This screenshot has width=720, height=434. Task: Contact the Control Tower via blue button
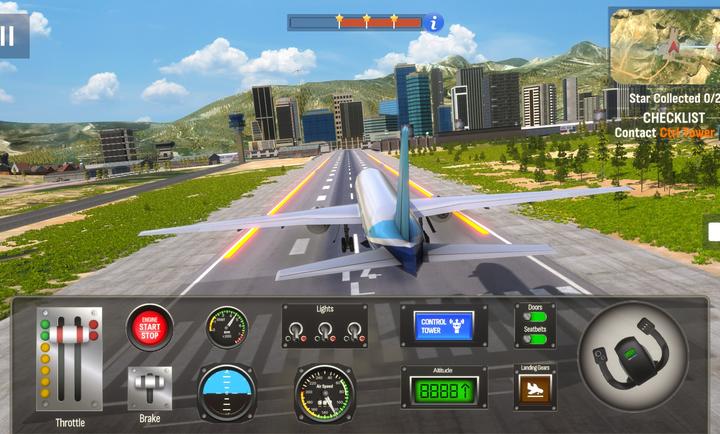(444, 326)
